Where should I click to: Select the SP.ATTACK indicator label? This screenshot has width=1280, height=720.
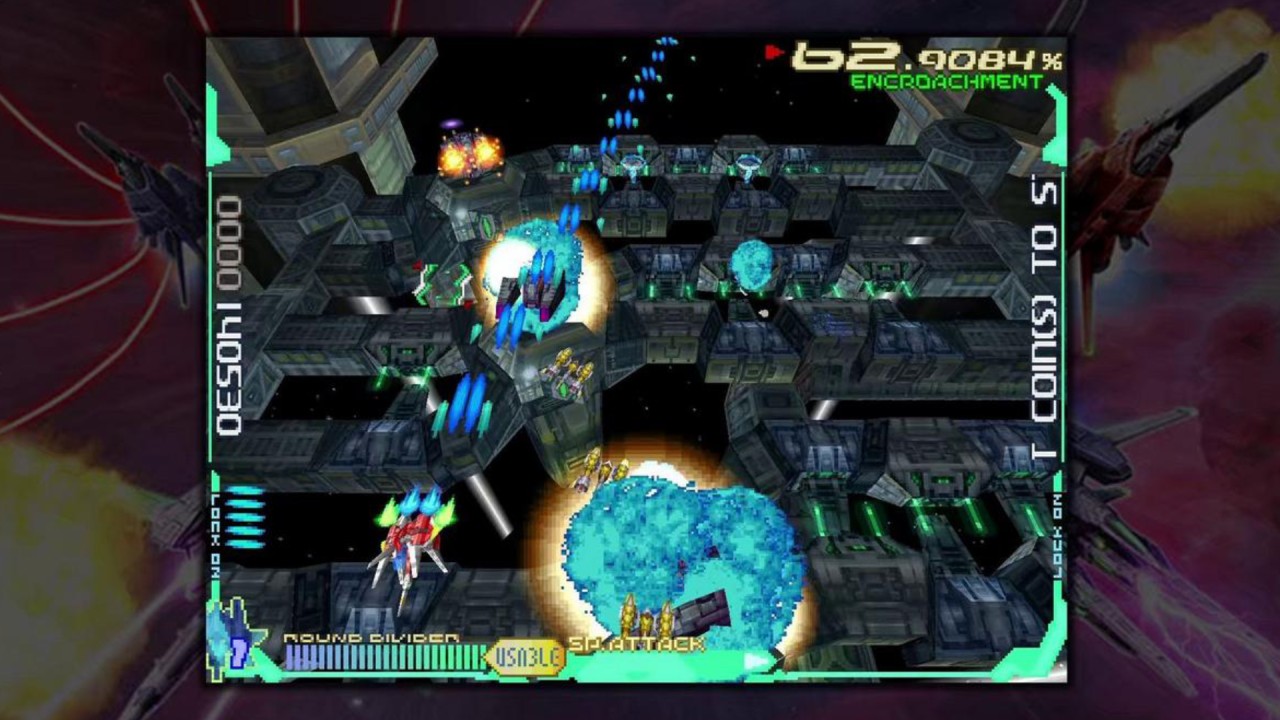[637, 644]
